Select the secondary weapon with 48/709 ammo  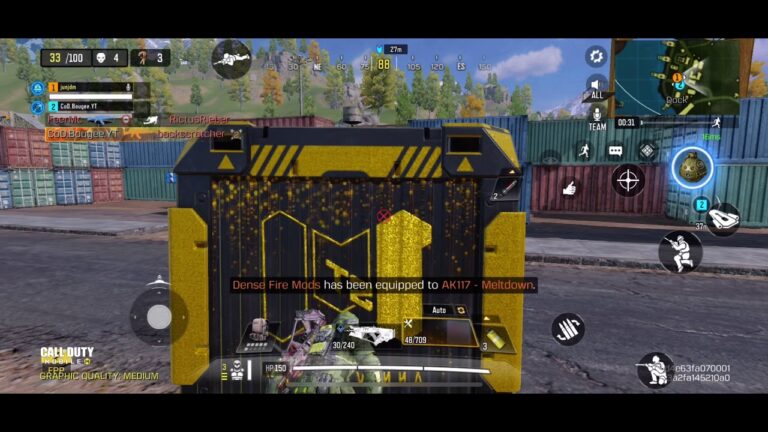432,334
